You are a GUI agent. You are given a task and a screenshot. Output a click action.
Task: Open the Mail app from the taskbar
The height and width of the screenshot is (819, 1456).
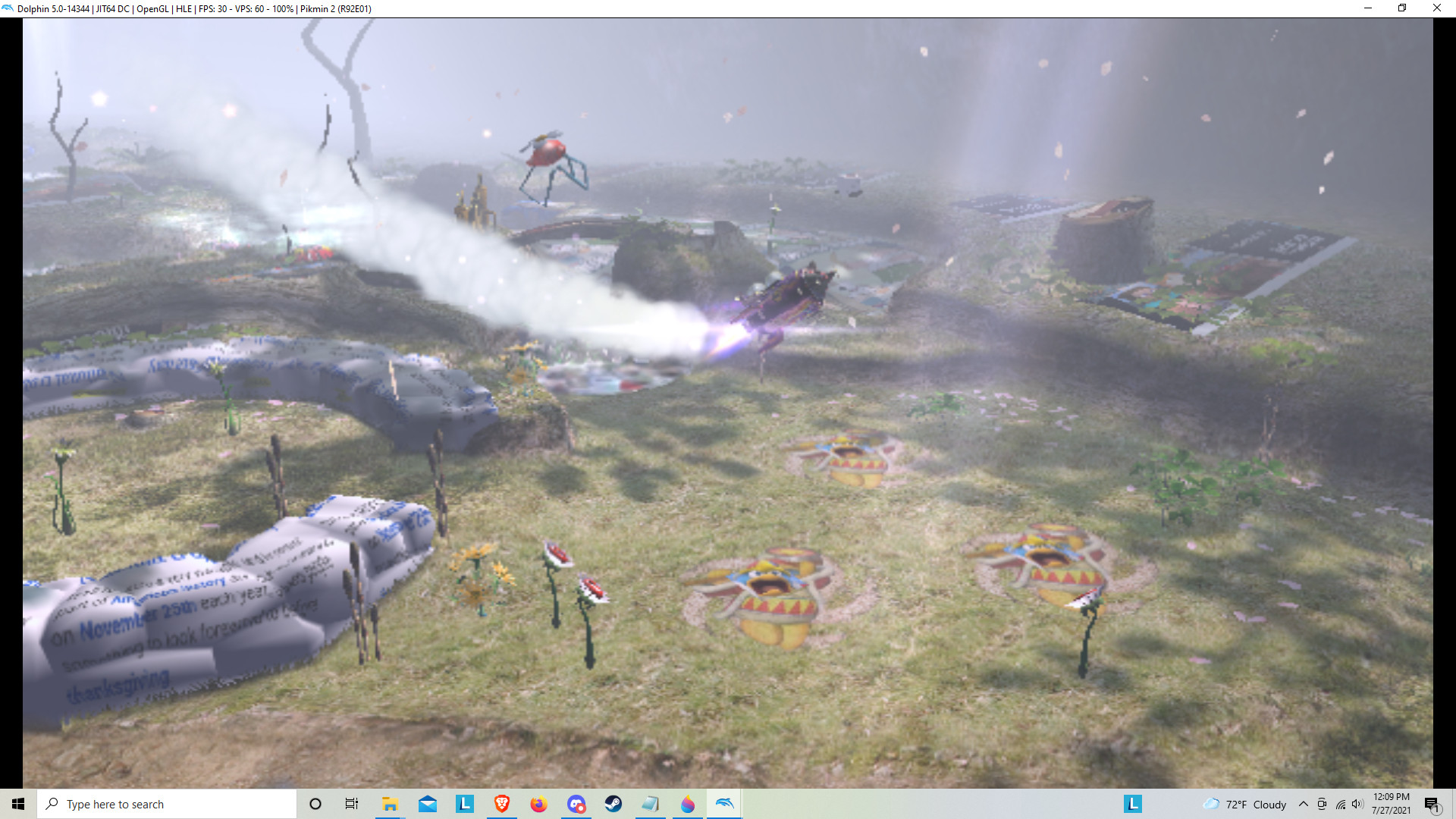[427, 804]
